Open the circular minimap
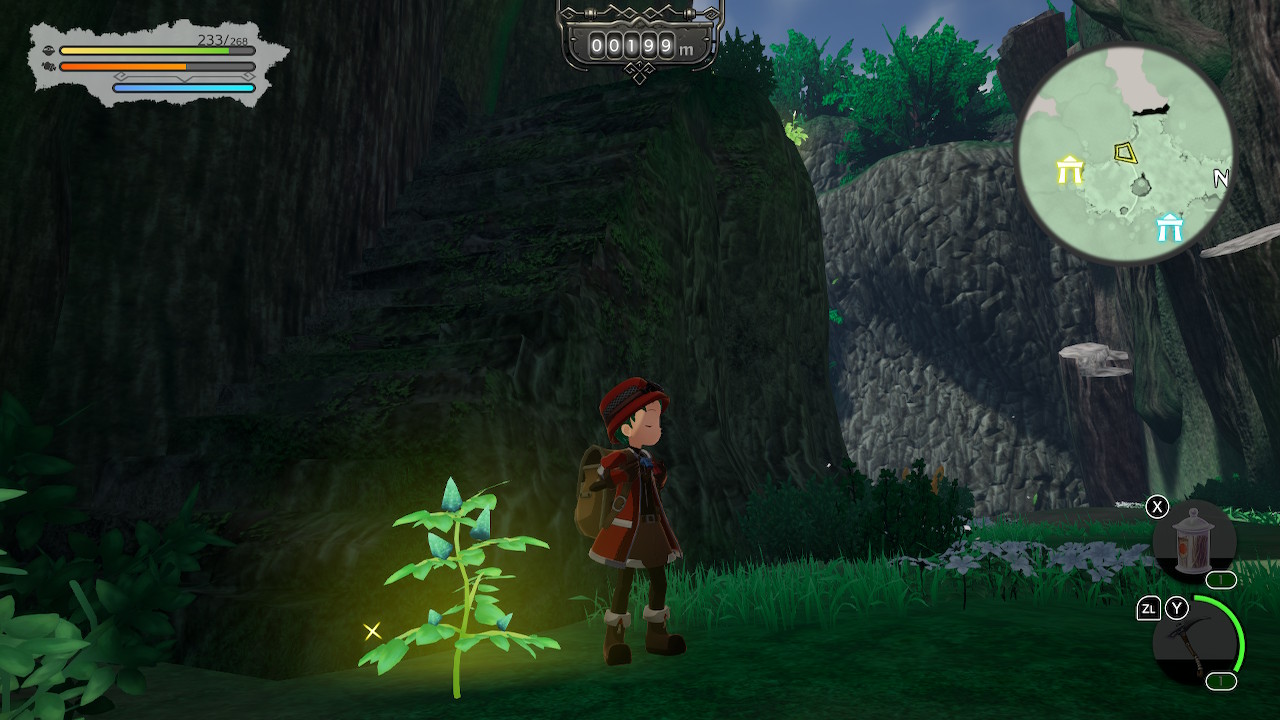1280x720 pixels. [1125, 155]
